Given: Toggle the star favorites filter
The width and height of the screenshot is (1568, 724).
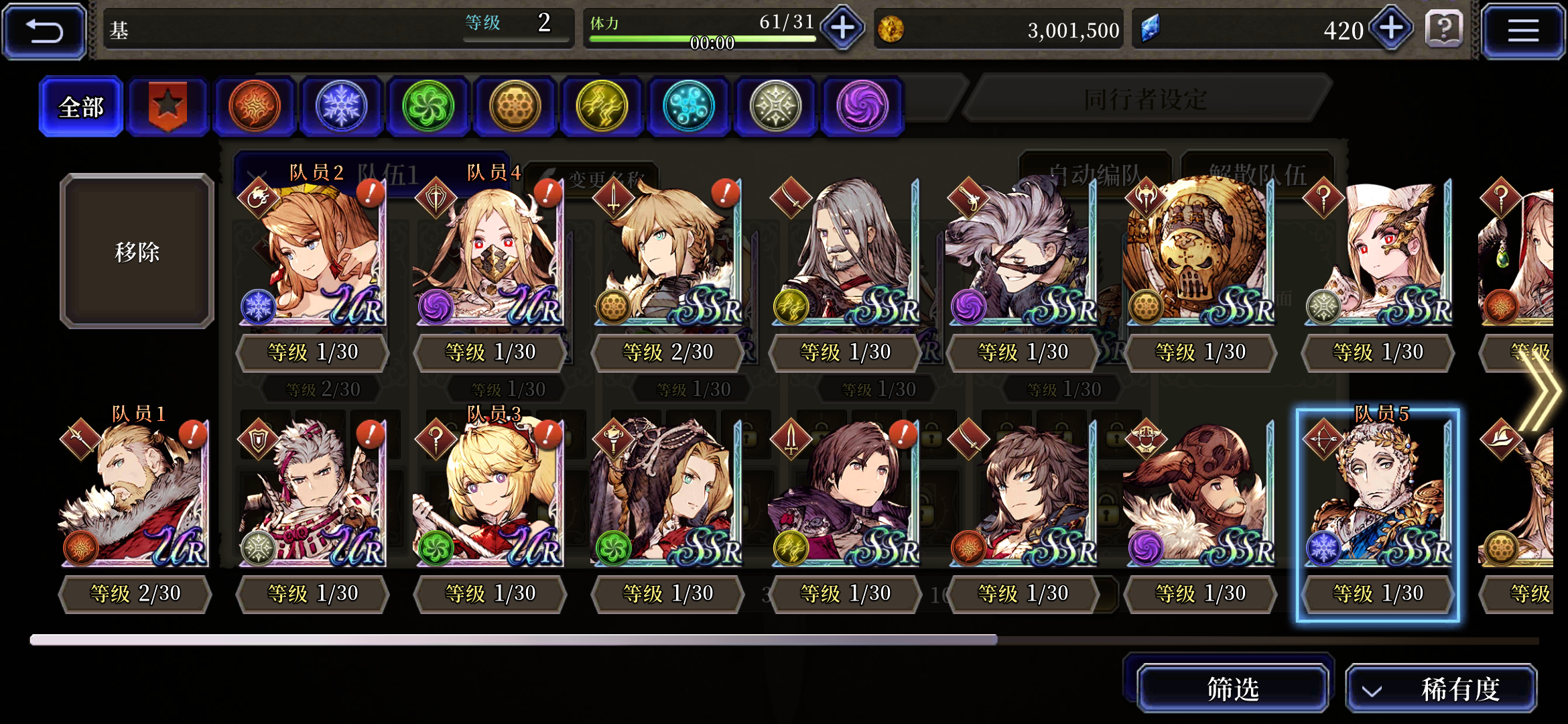Looking at the screenshot, I should pyautogui.click(x=168, y=106).
